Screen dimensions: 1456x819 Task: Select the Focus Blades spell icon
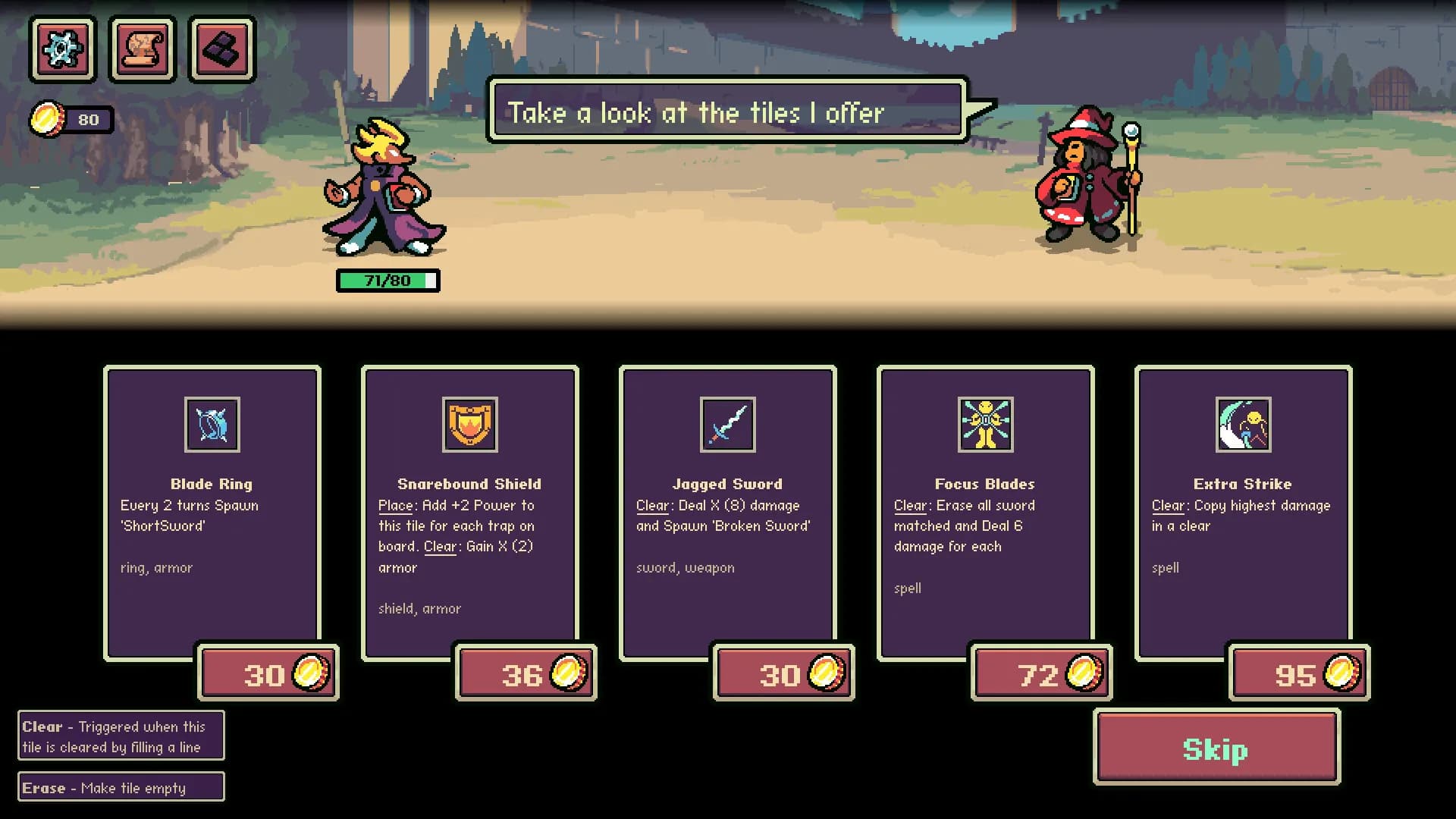pos(985,425)
